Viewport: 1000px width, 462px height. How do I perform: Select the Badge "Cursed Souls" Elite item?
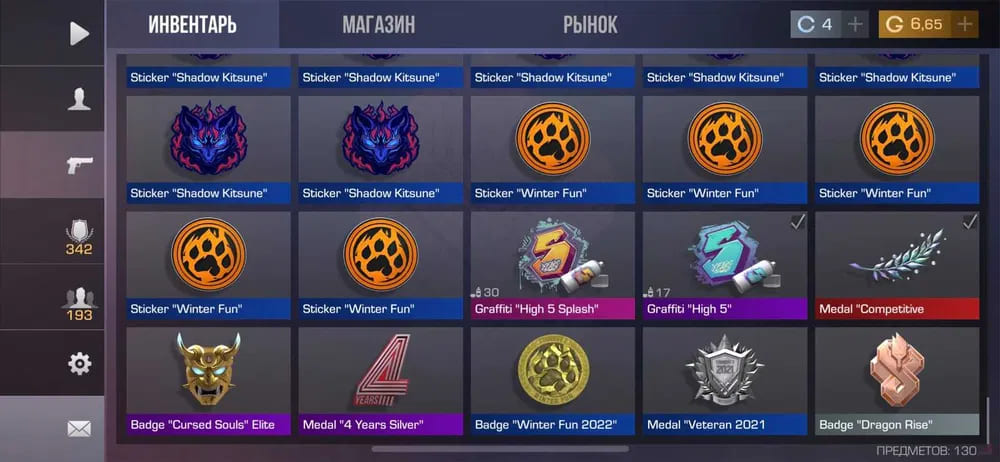209,381
